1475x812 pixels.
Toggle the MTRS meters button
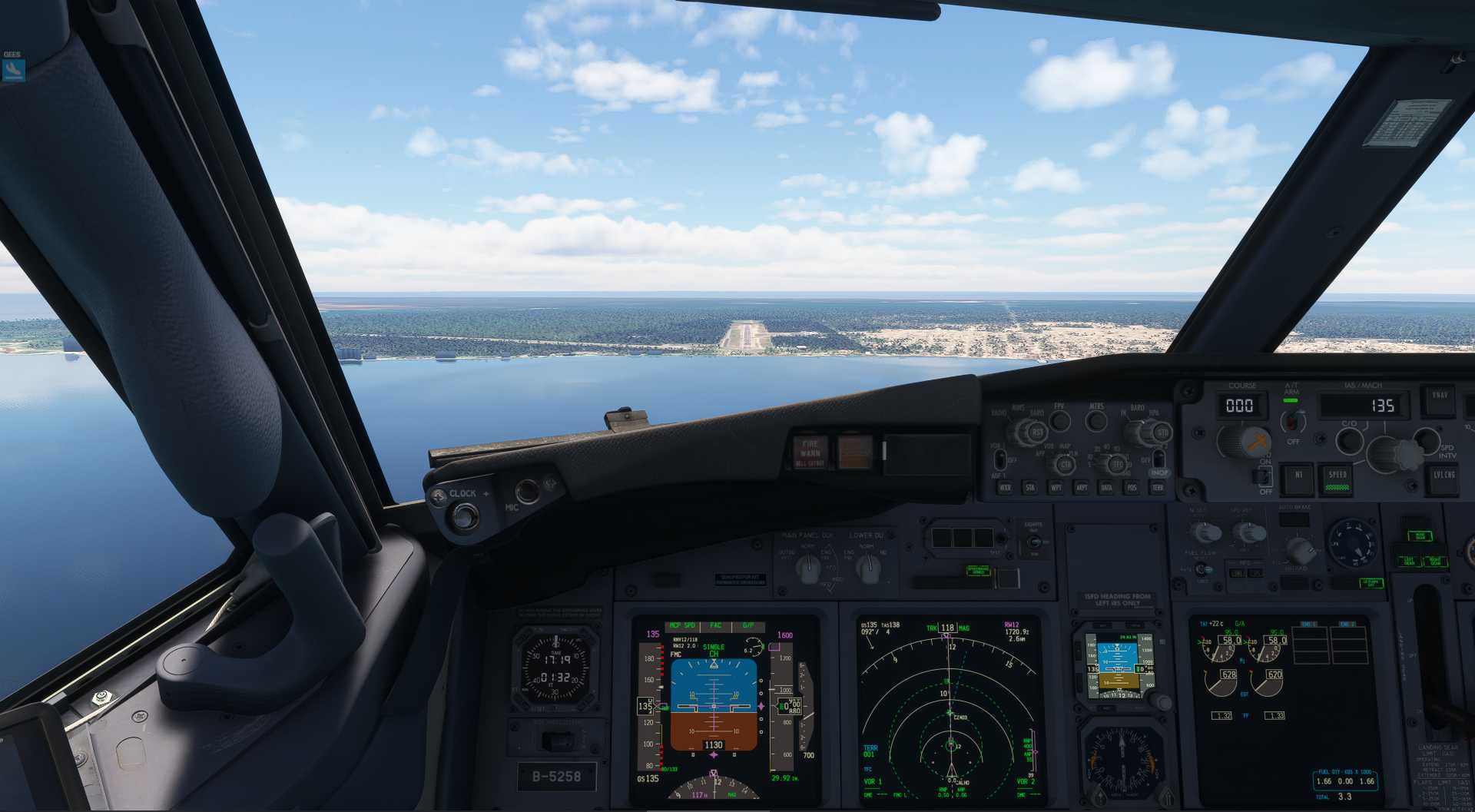tap(1097, 420)
